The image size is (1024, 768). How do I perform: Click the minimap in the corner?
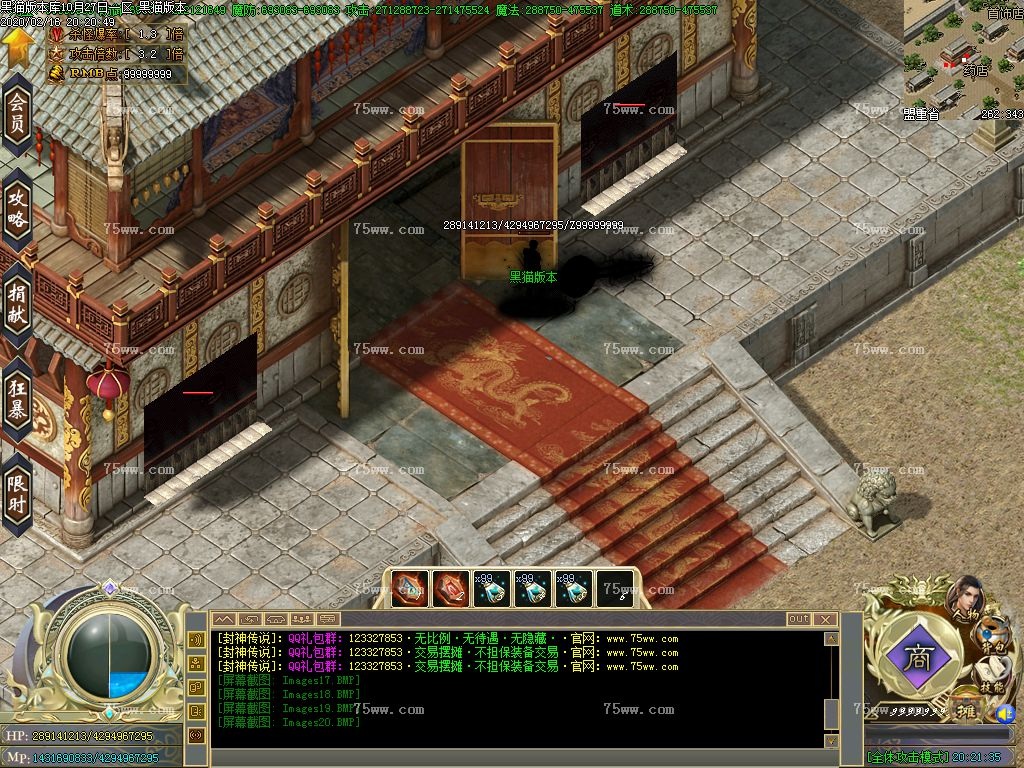point(964,60)
